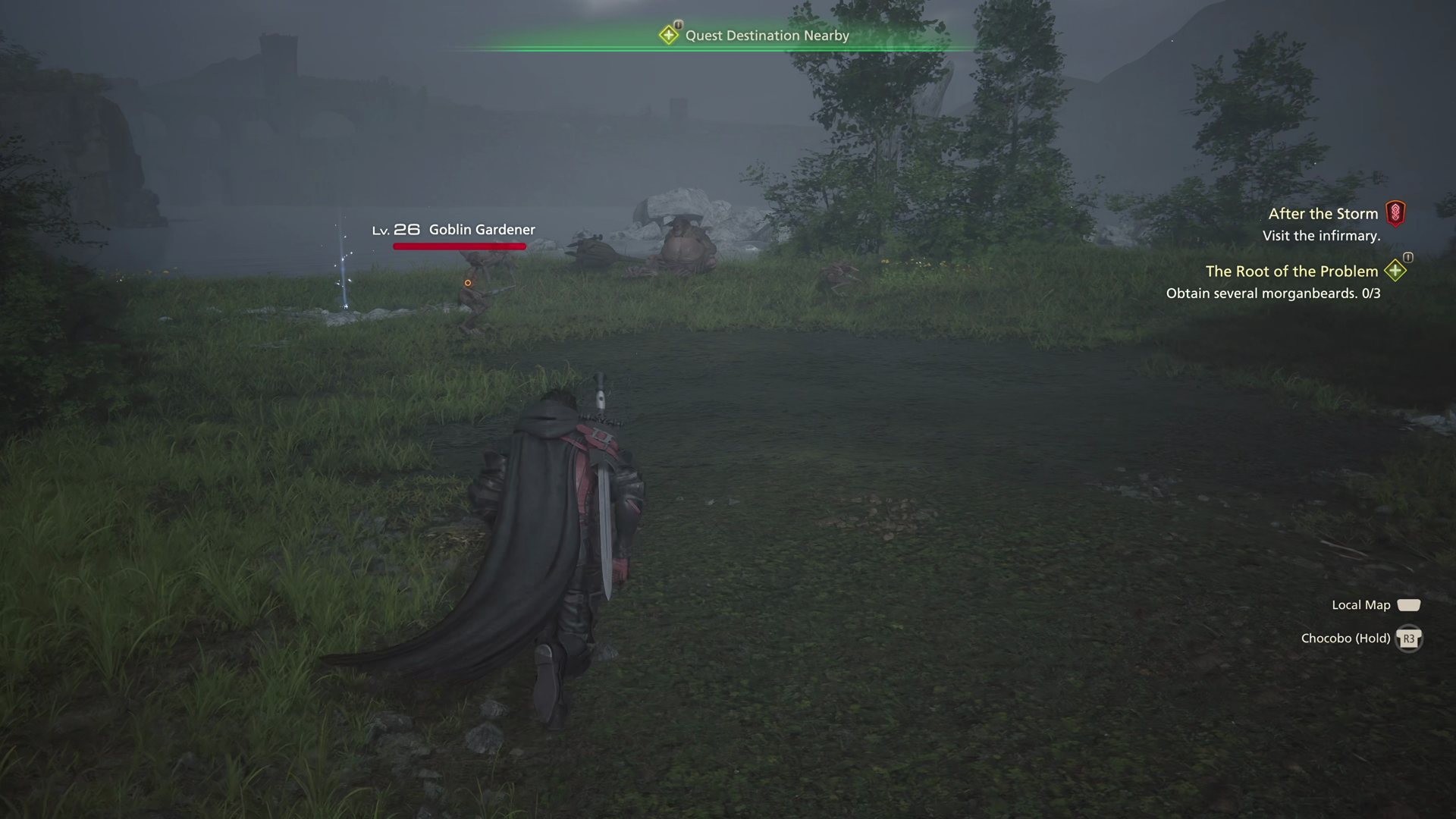The height and width of the screenshot is (819, 1456).
Task: Click the Goblin Gardener health bar
Action: [459, 245]
